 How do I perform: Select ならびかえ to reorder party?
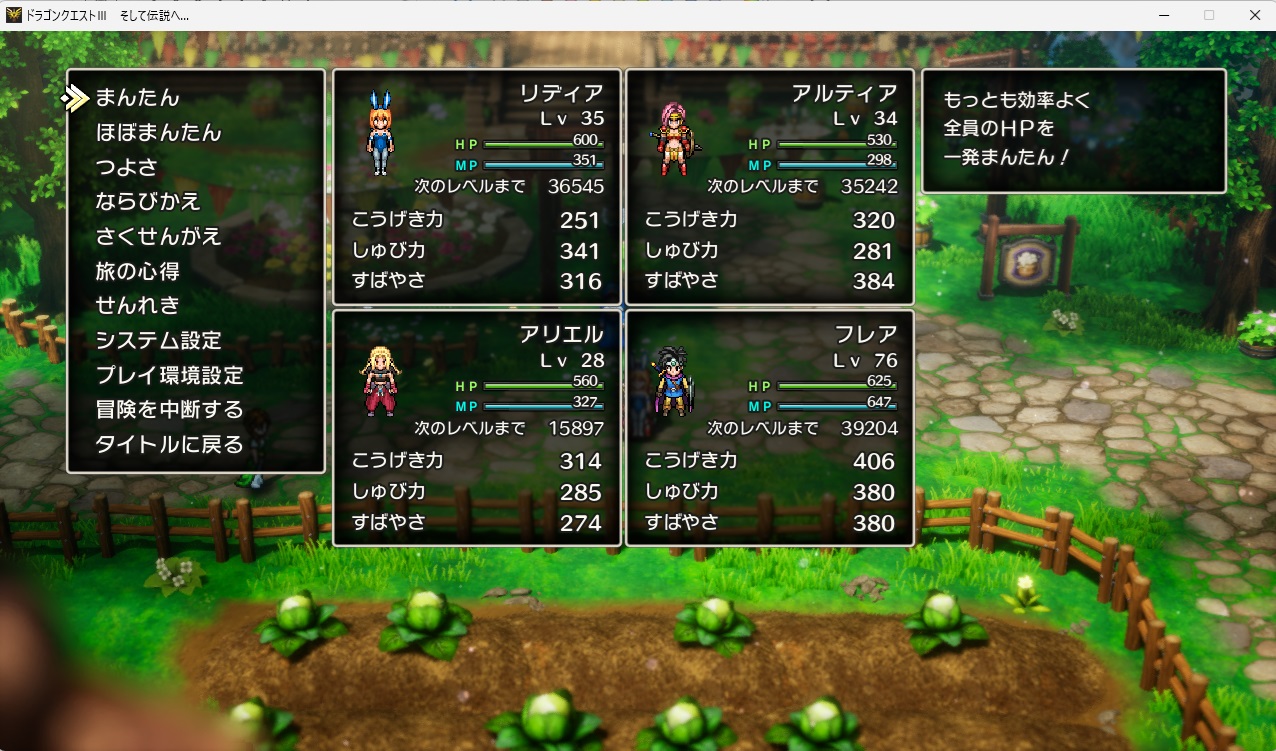[x=148, y=202]
